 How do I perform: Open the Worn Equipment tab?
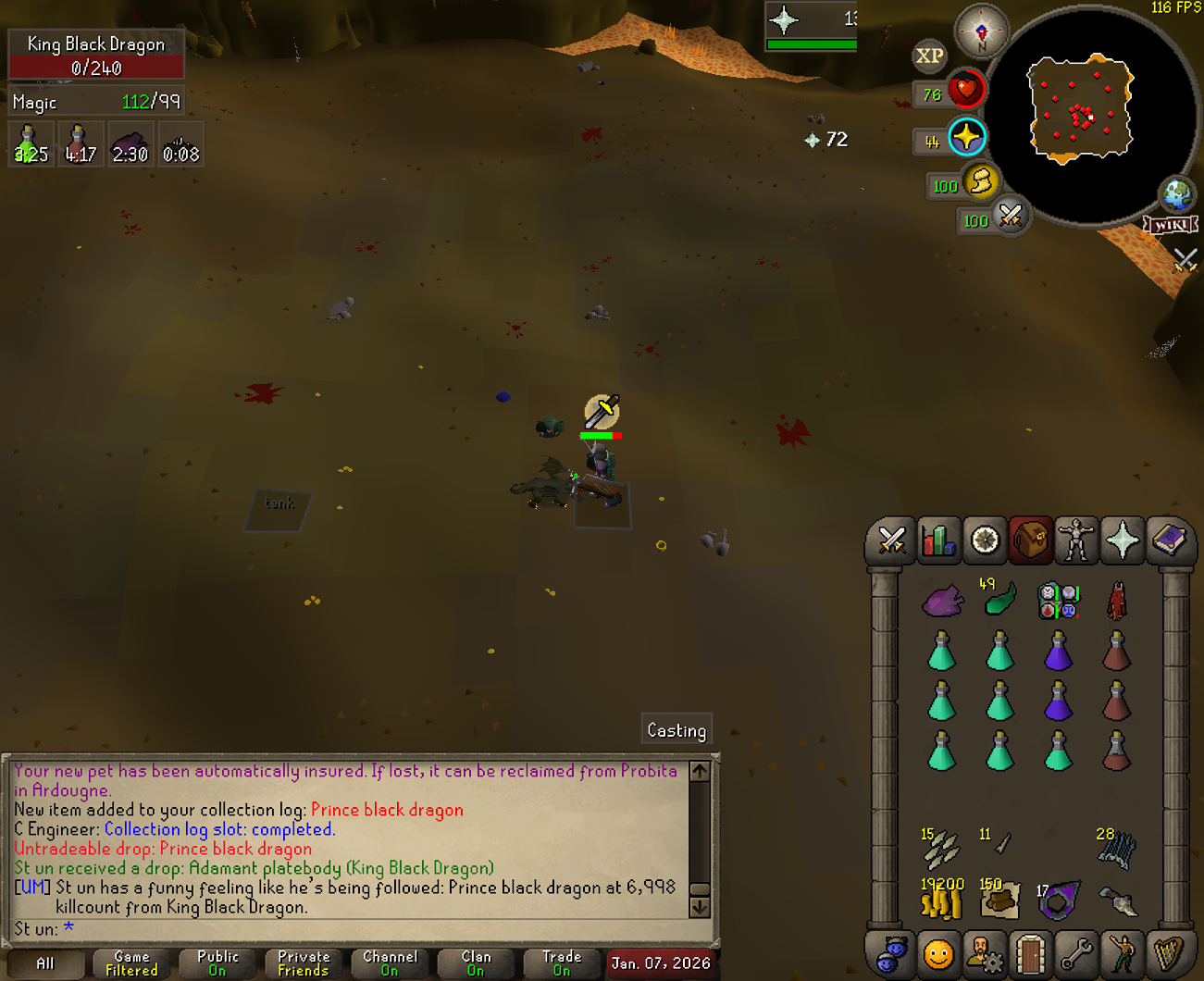pos(1076,540)
